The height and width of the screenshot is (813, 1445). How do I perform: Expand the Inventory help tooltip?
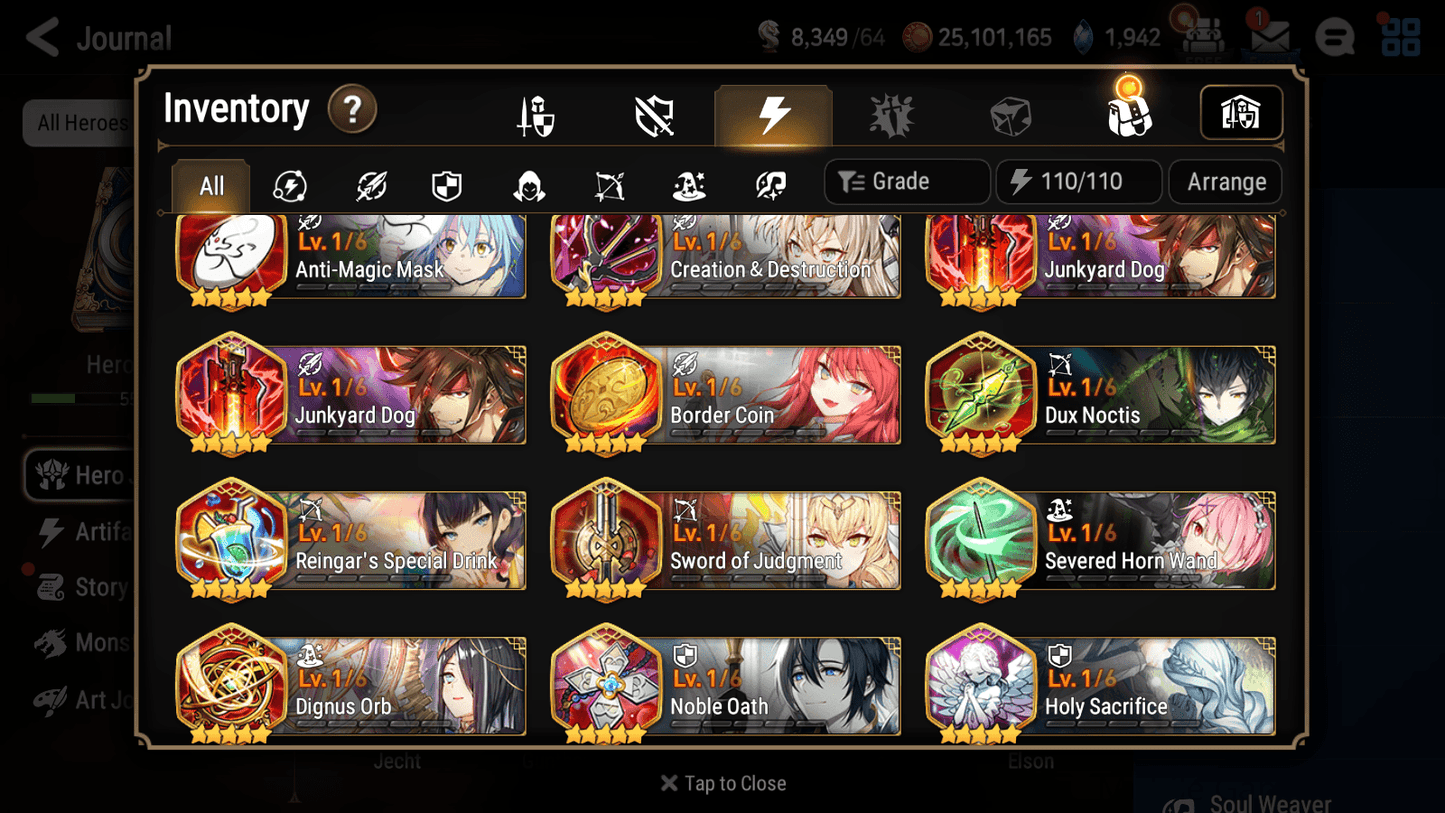(x=352, y=110)
